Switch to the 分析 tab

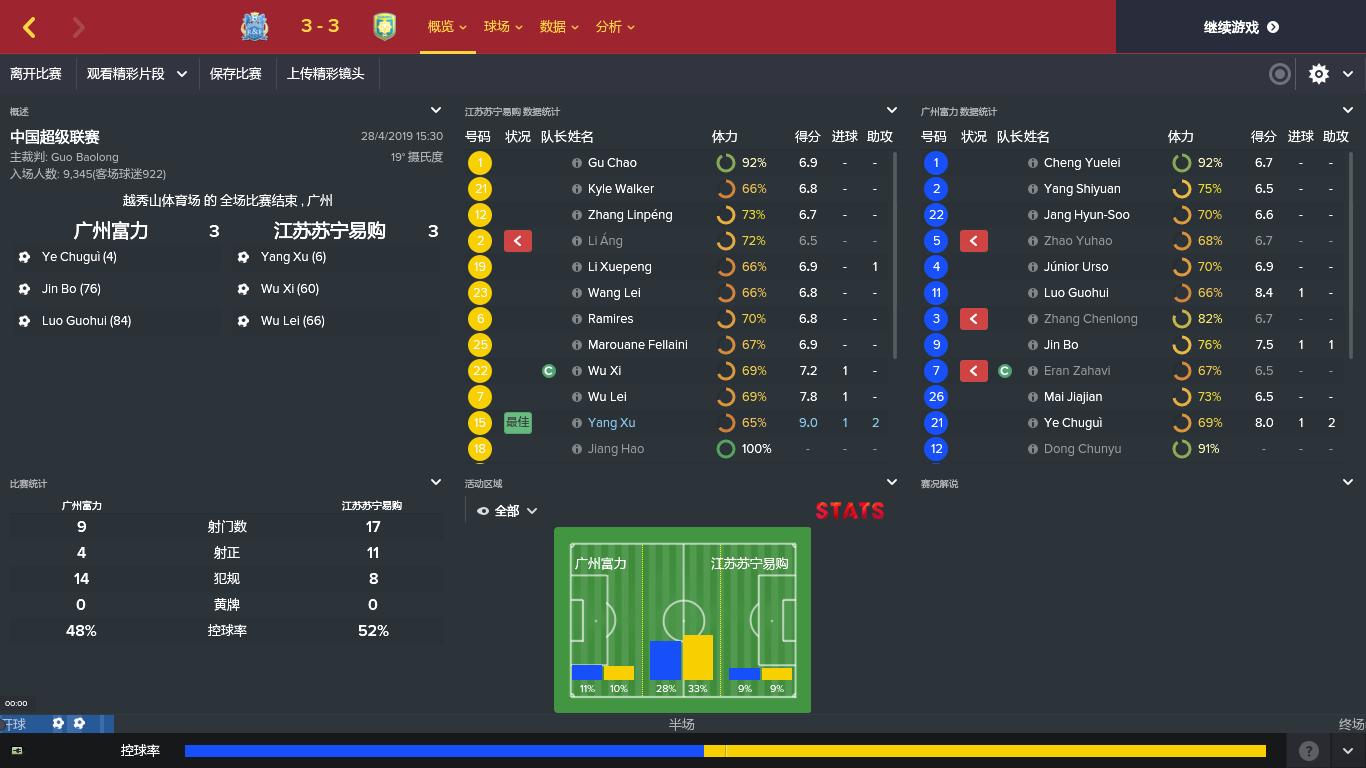tap(608, 27)
